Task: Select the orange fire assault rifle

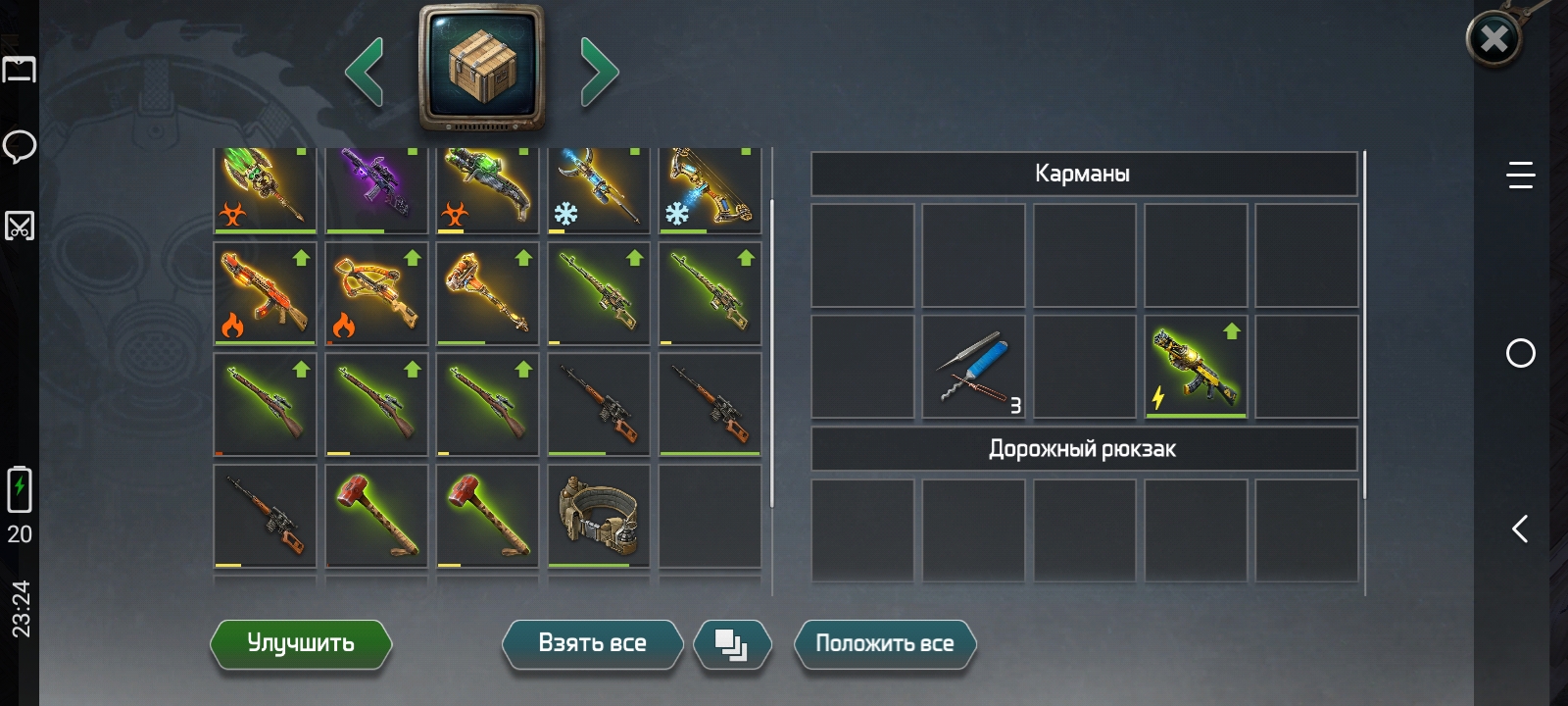Action: (x=265, y=293)
